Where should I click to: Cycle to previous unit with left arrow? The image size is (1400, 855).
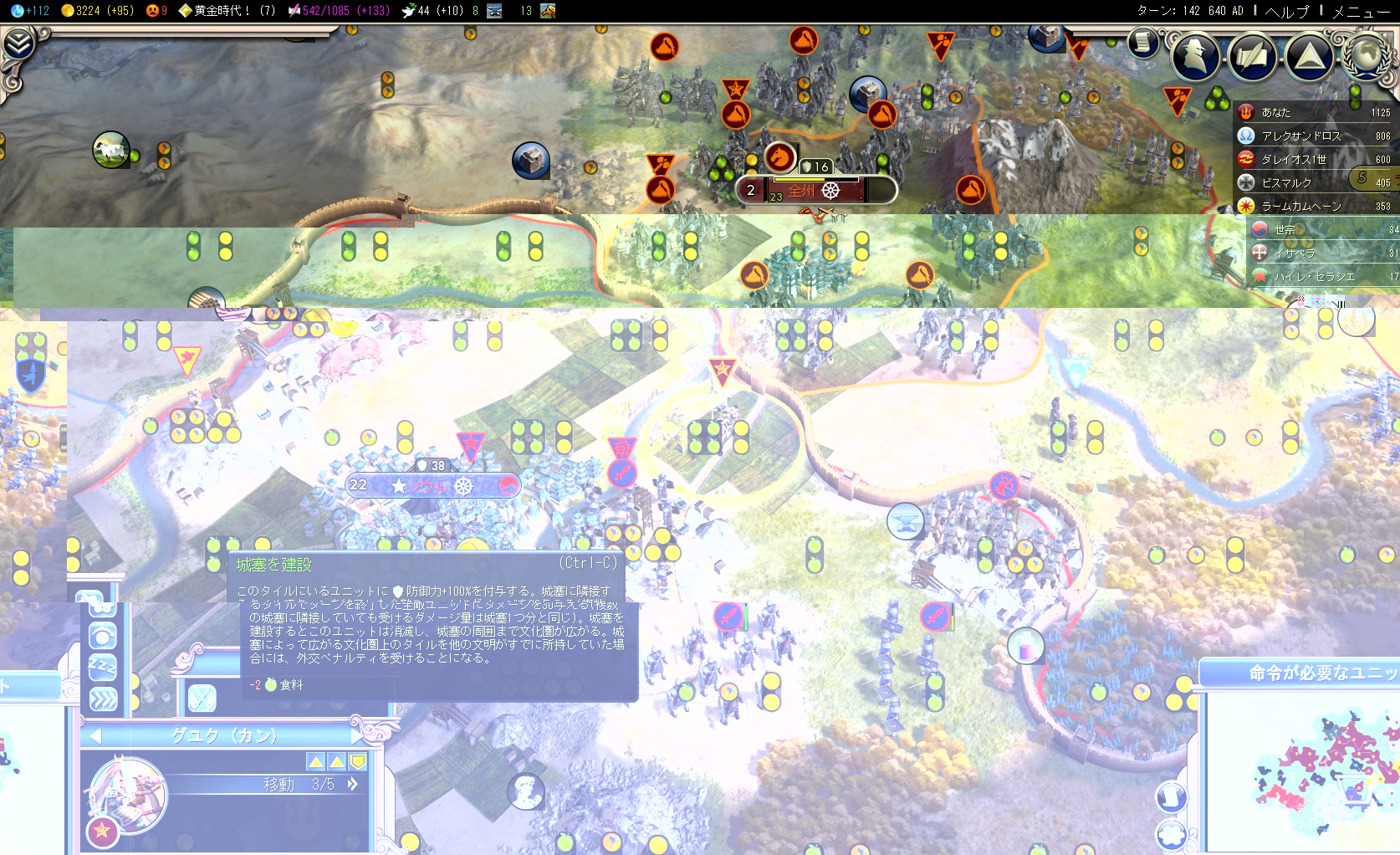click(x=95, y=736)
